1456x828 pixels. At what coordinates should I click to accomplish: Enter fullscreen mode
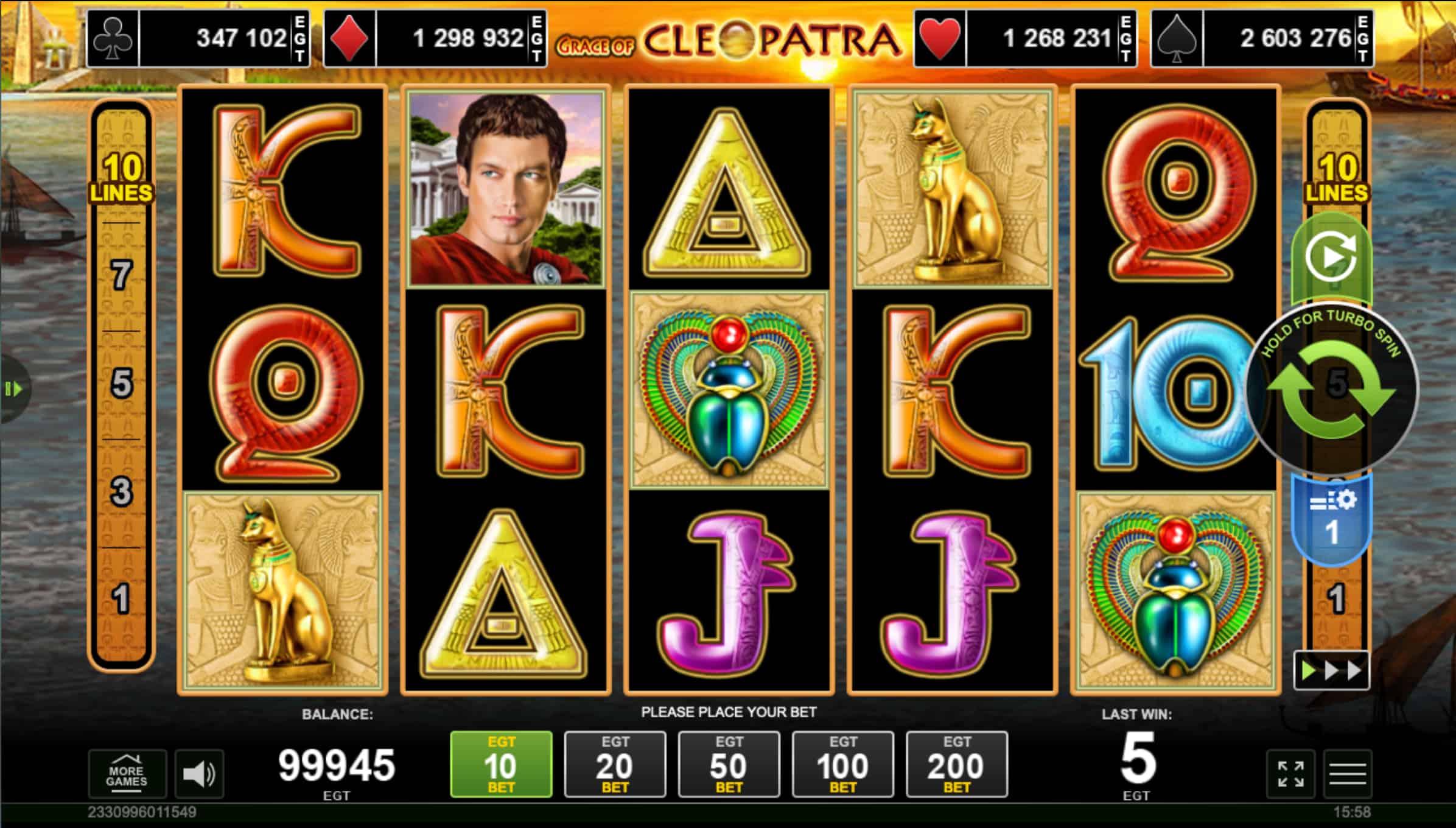(x=1290, y=774)
